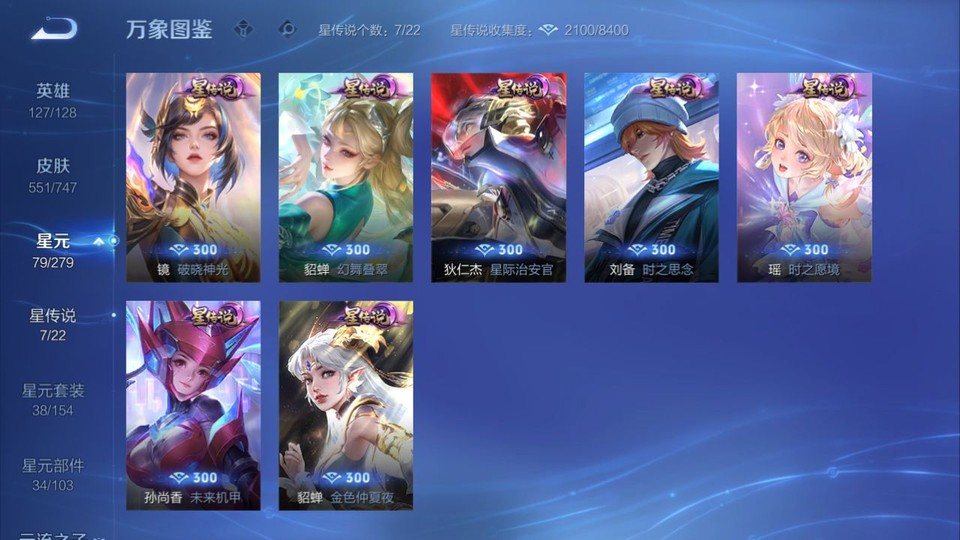
Task: Select the 刘备 时之思念 skin card
Action: click(x=651, y=177)
